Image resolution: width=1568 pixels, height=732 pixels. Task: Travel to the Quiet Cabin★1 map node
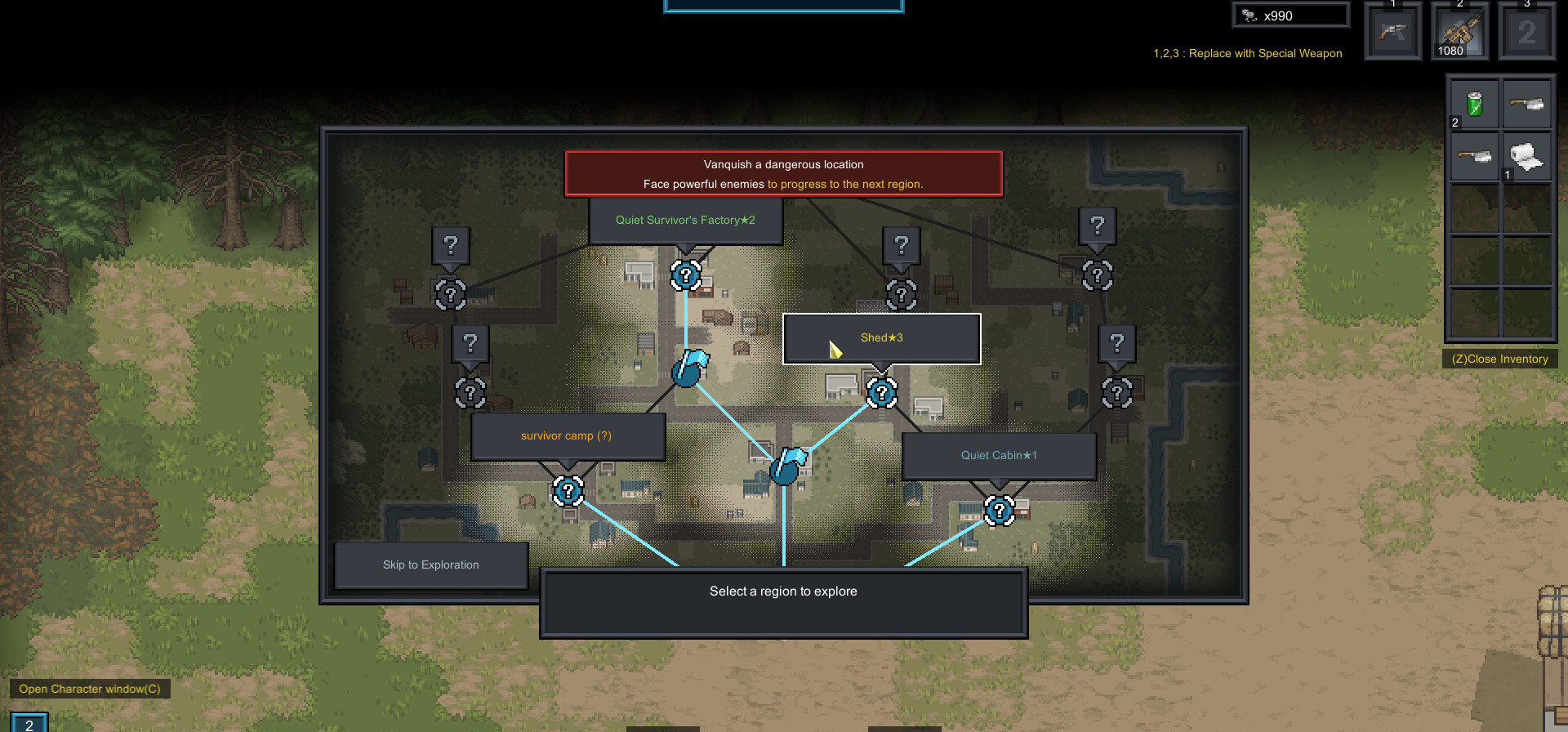coord(999,511)
